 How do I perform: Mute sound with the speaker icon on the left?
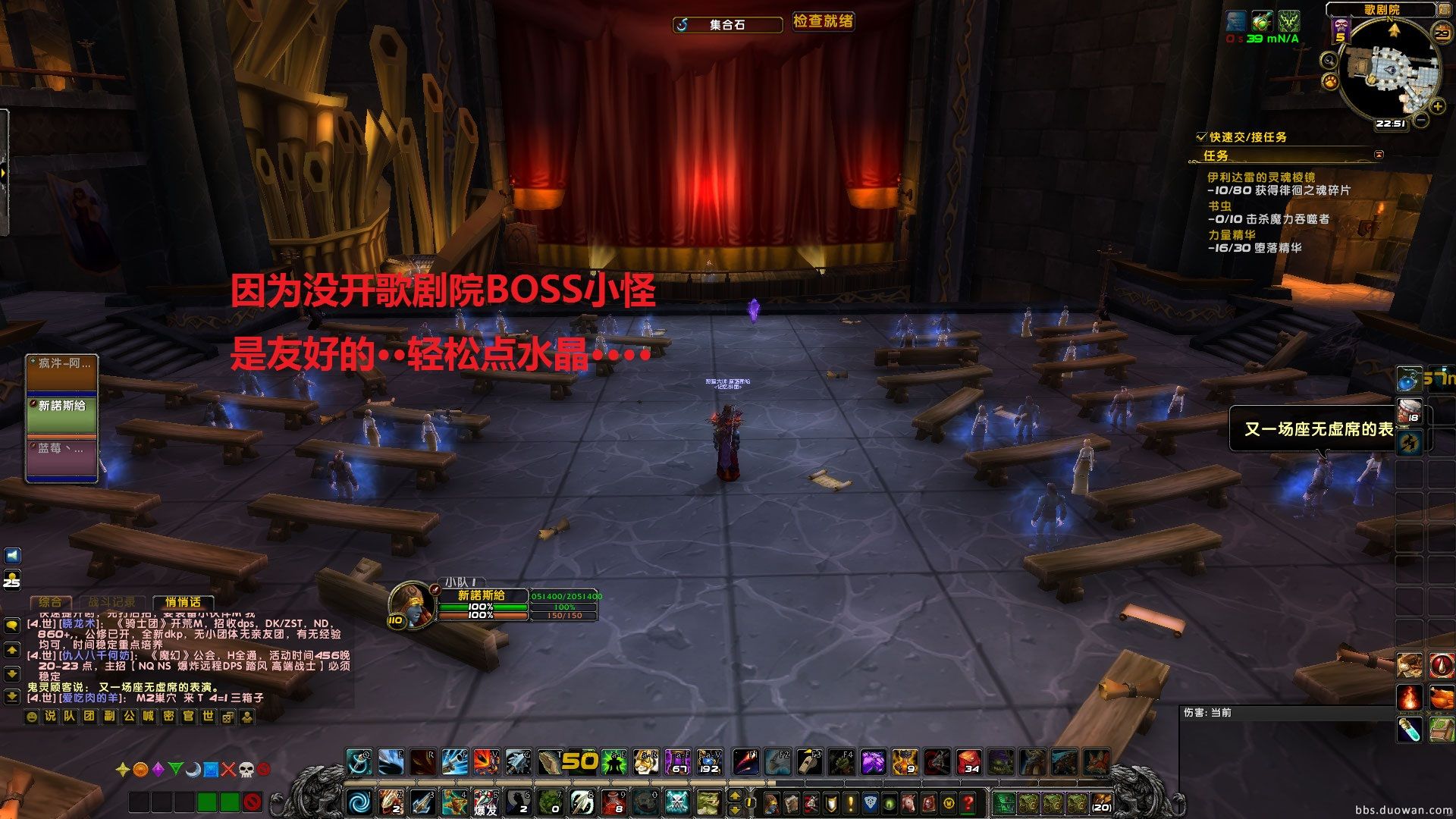[x=12, y=555]
